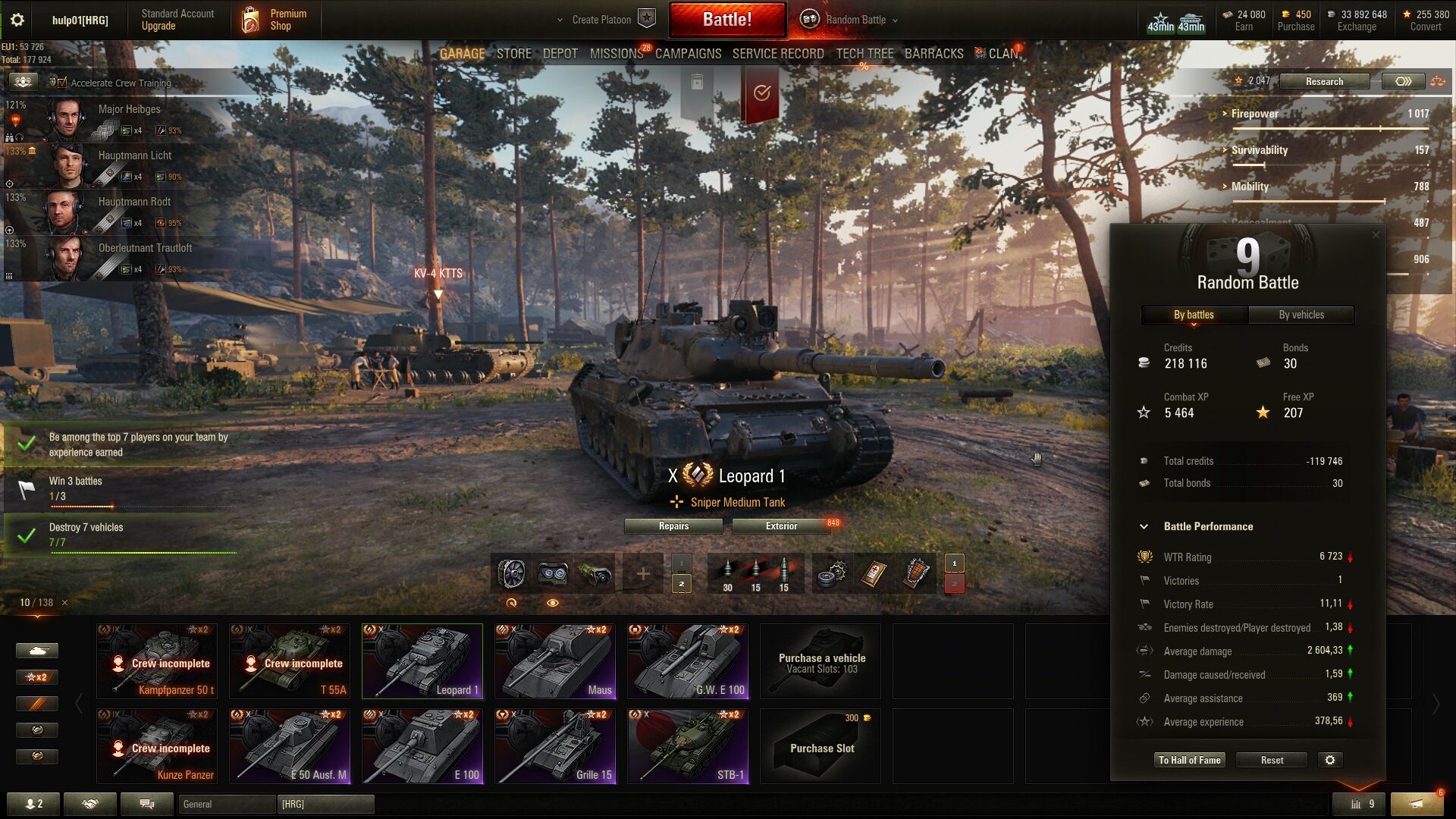
Task: Open To Hall of Fame
Action: (1190, 760)
